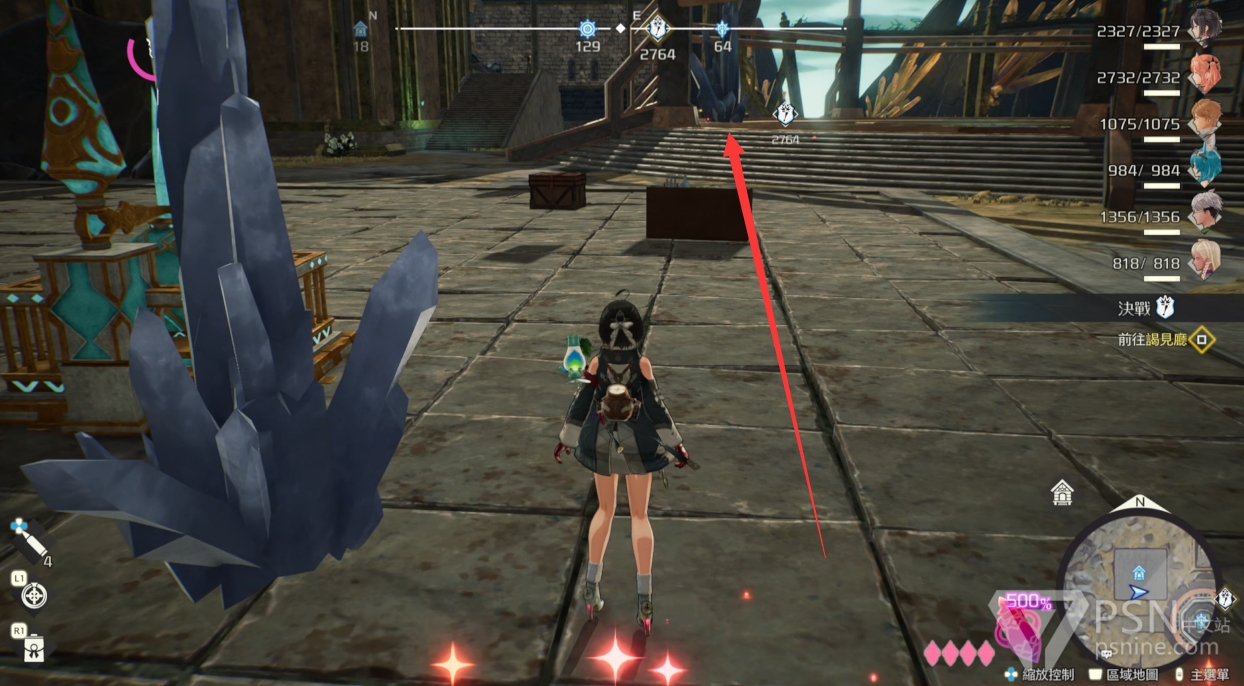
Task: Choose the brown-haired party member portrait
Action: pos(1204,119)
